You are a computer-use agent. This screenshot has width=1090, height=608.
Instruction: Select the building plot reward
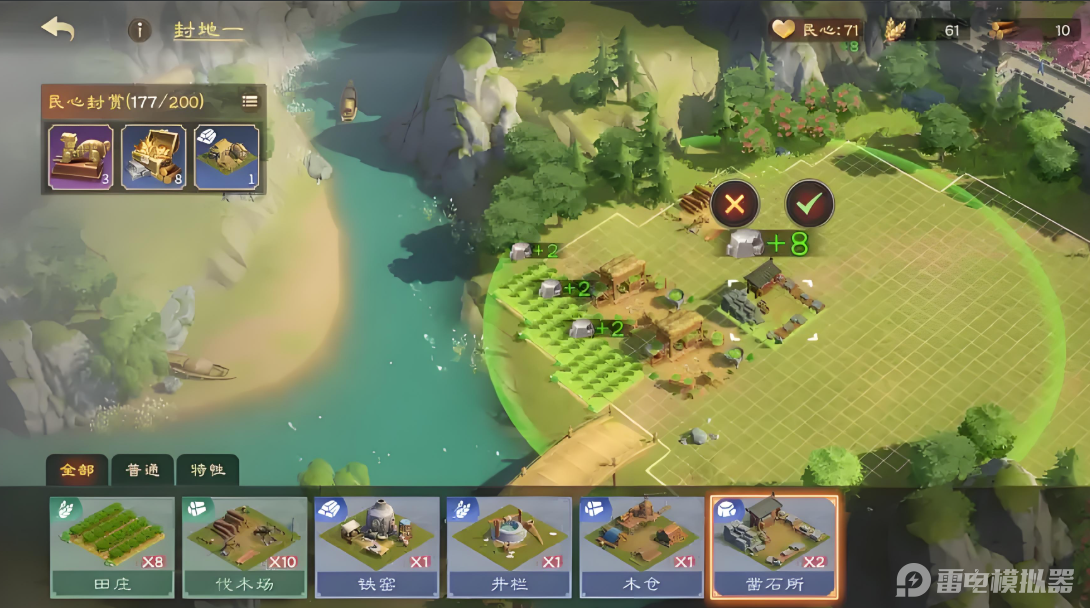(227, 156)
